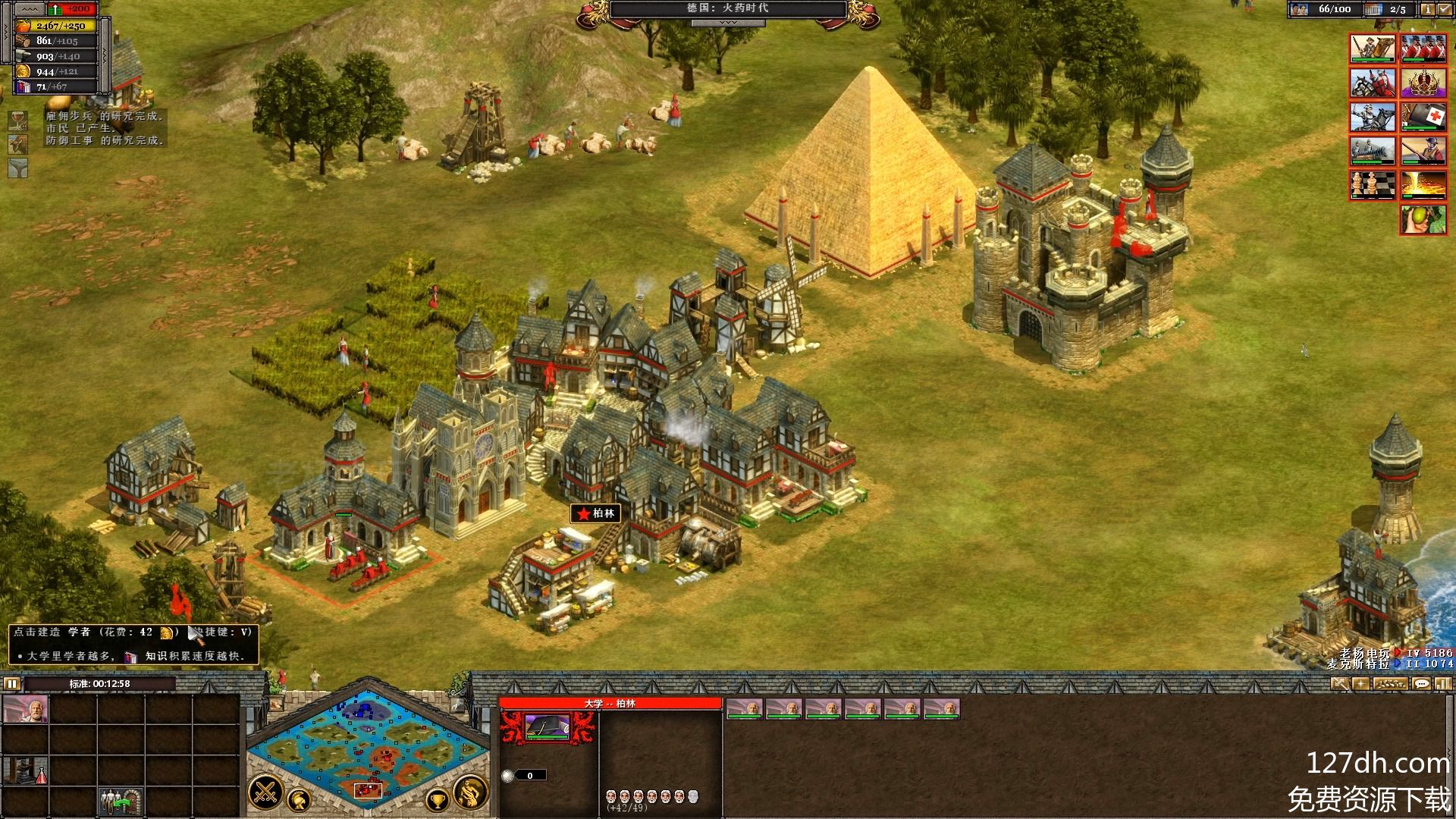This screenshot has width=1456, height=819.
Task: Choose the golden crown research icon
Action: 1423,83
